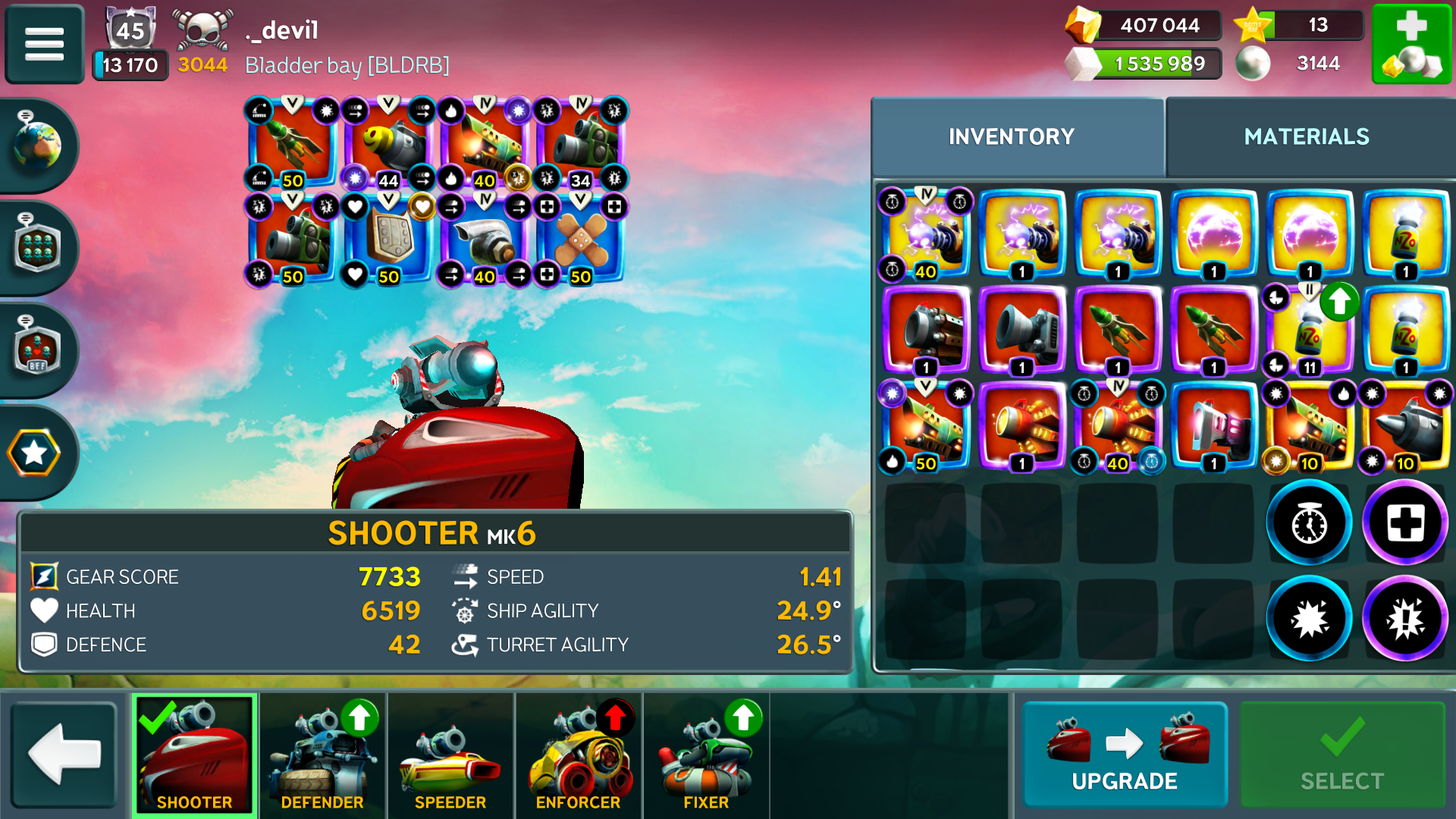Choose the Fixer ship

click(x=706, y=754)
